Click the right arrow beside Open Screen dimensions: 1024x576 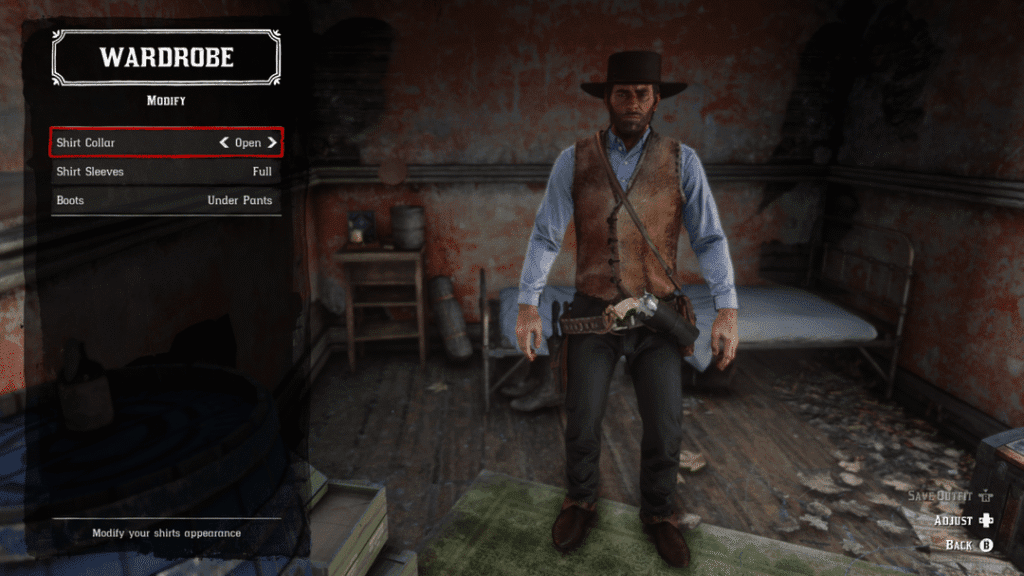click(272, 143)
